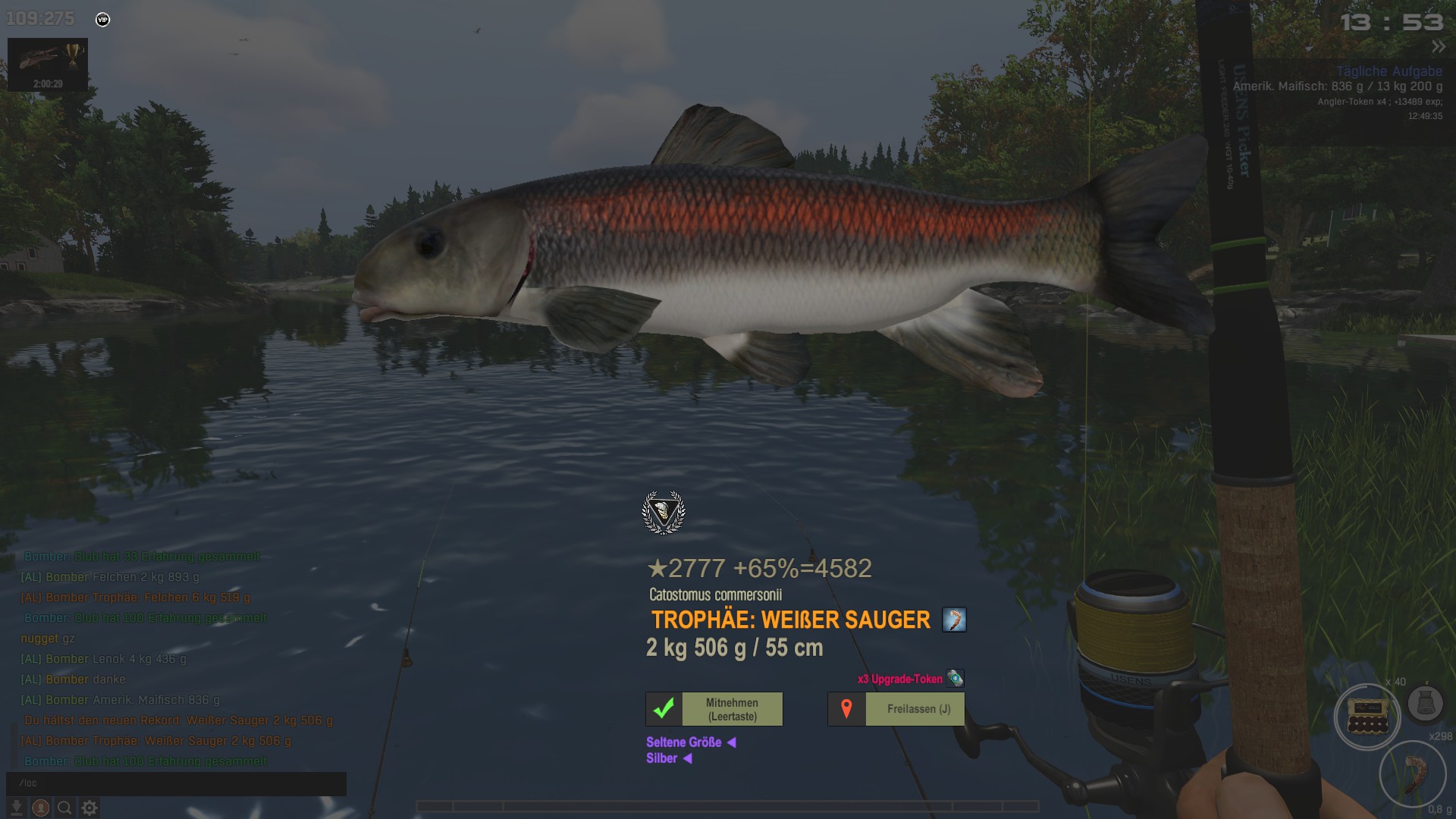1456x819 pixels.
Task: Click the chat scroll-to-bottom arrow icon
Action: pos(16,808)
